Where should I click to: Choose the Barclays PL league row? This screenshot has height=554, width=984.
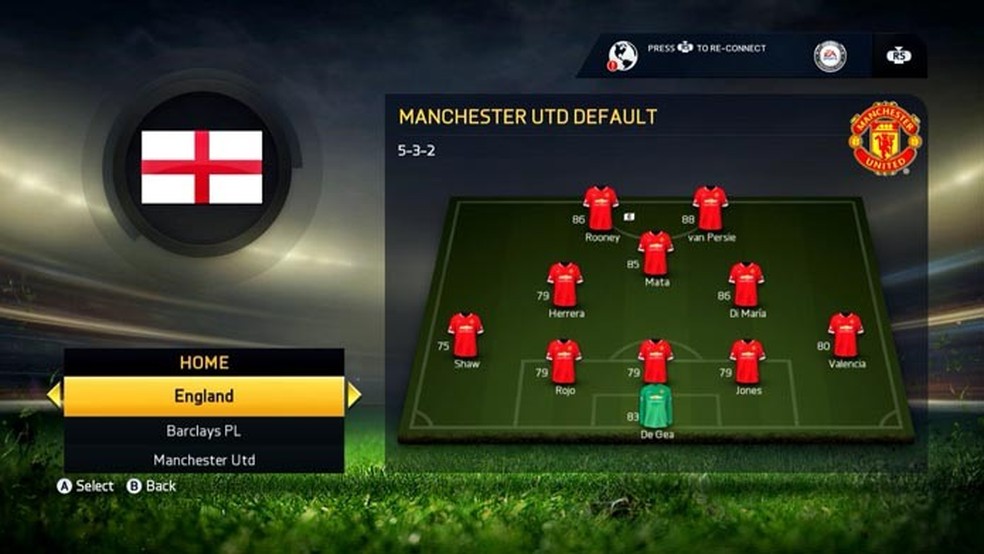tap(204, 431)
